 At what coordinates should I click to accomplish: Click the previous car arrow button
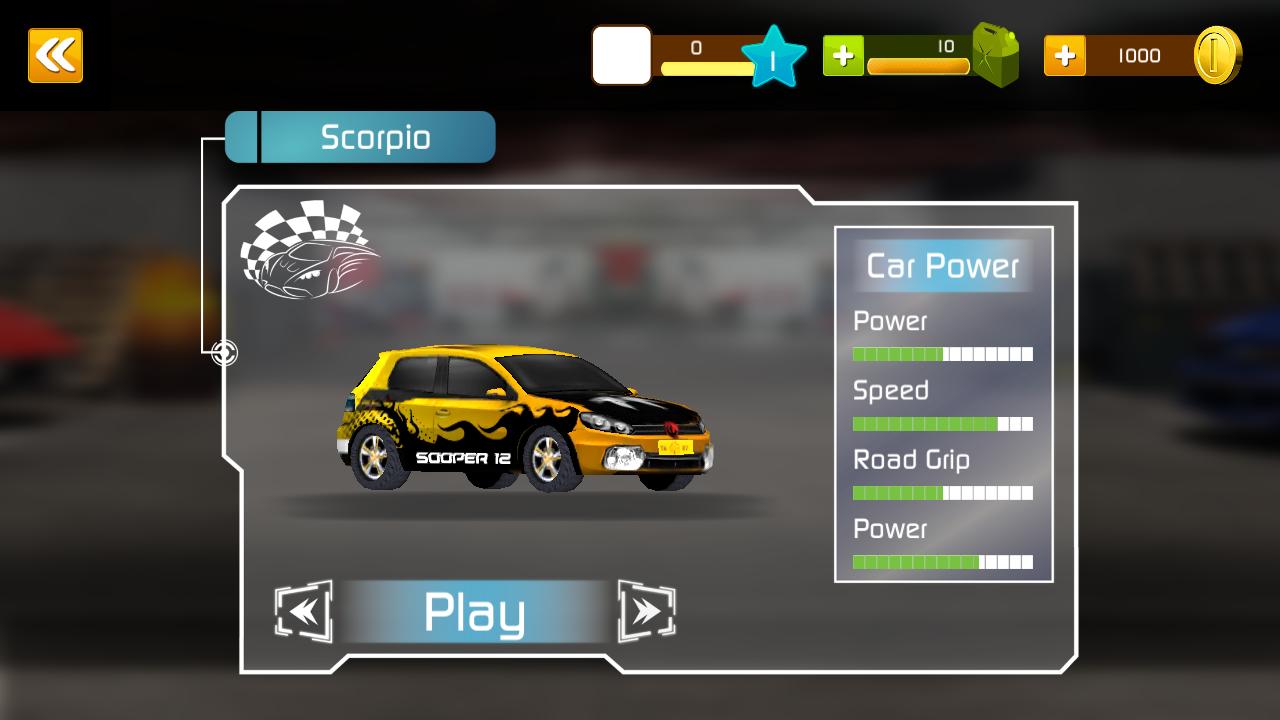click(302, 610)
